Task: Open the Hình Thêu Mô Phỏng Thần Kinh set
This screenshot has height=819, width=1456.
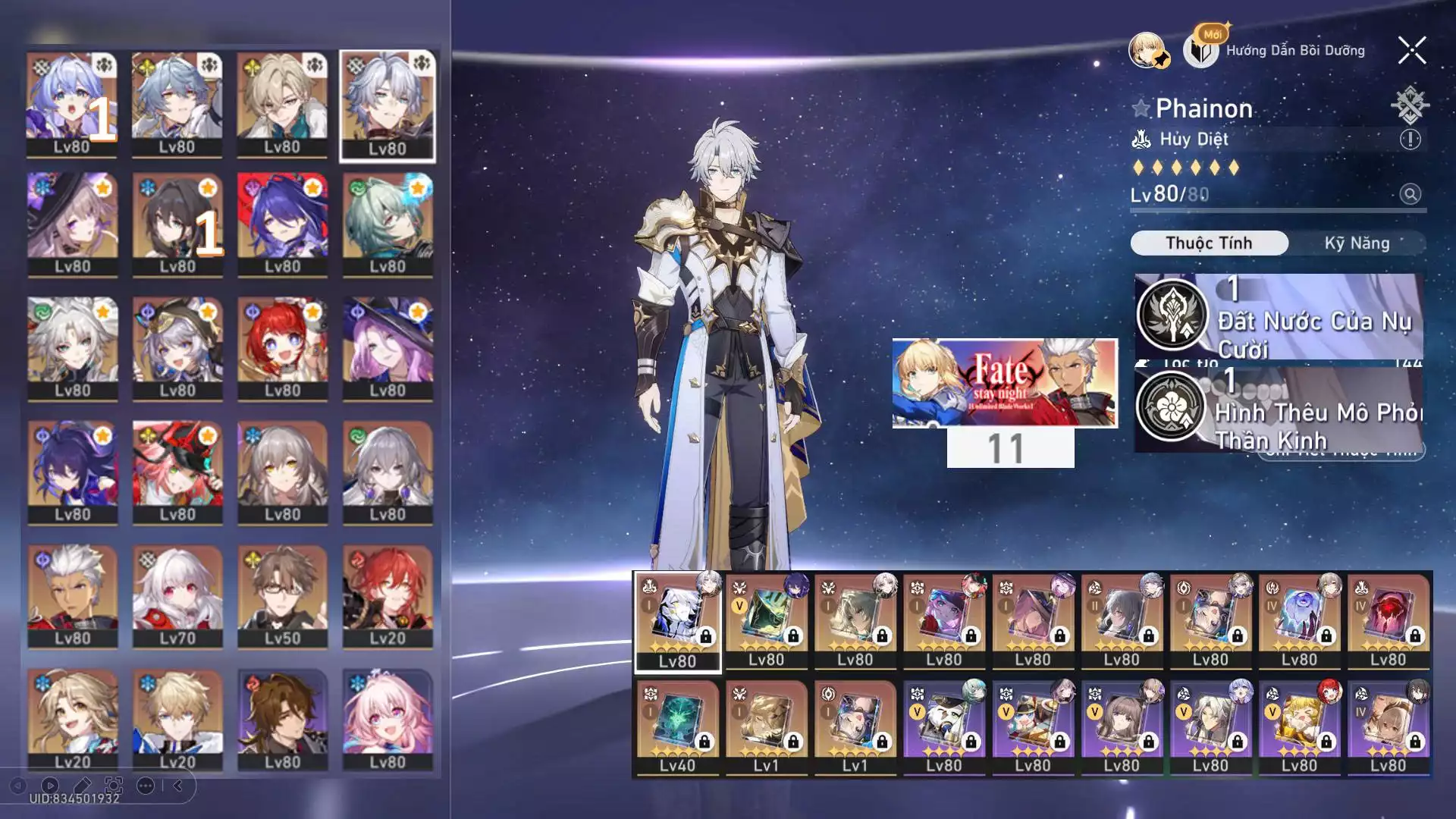Action: click(1279, 409)
